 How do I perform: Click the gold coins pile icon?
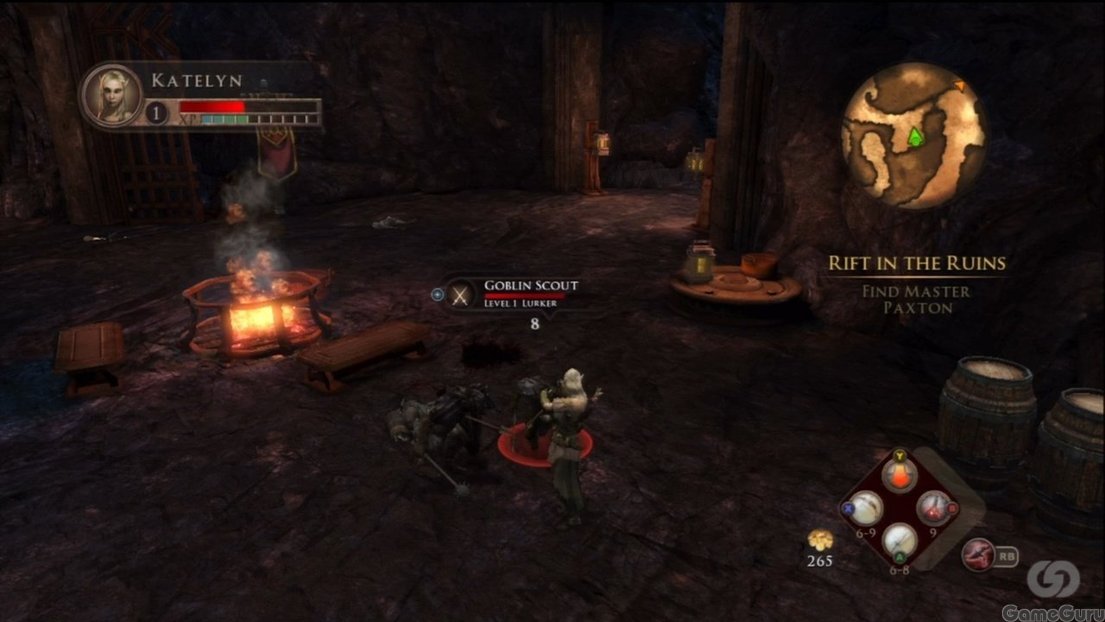pos(821,541)
